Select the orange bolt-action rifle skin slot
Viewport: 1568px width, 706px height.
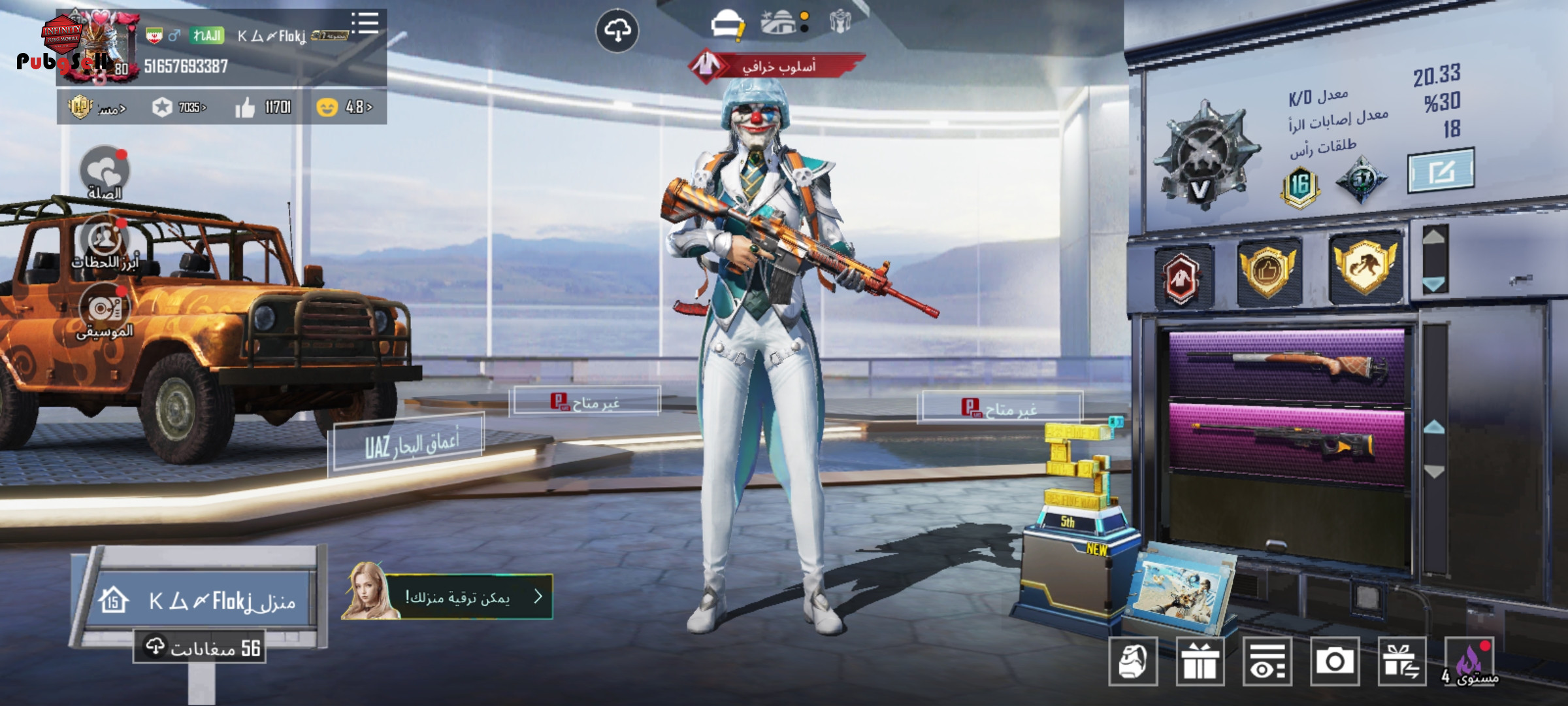1286,364
